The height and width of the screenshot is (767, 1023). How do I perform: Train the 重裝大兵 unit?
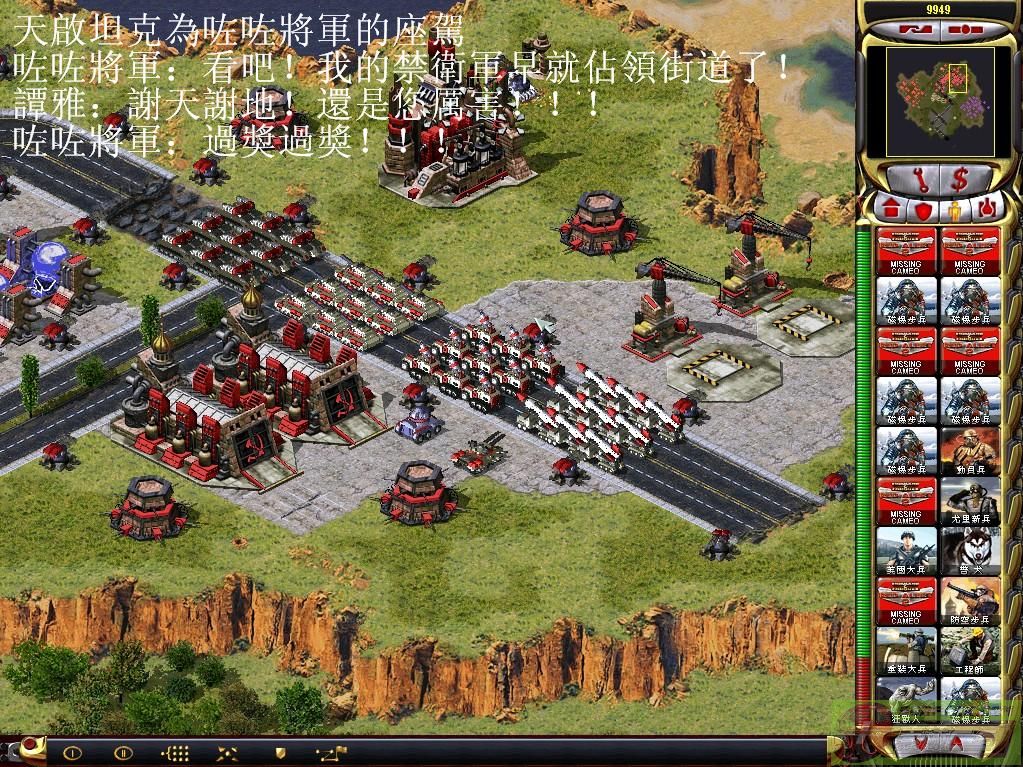point(906,650)
